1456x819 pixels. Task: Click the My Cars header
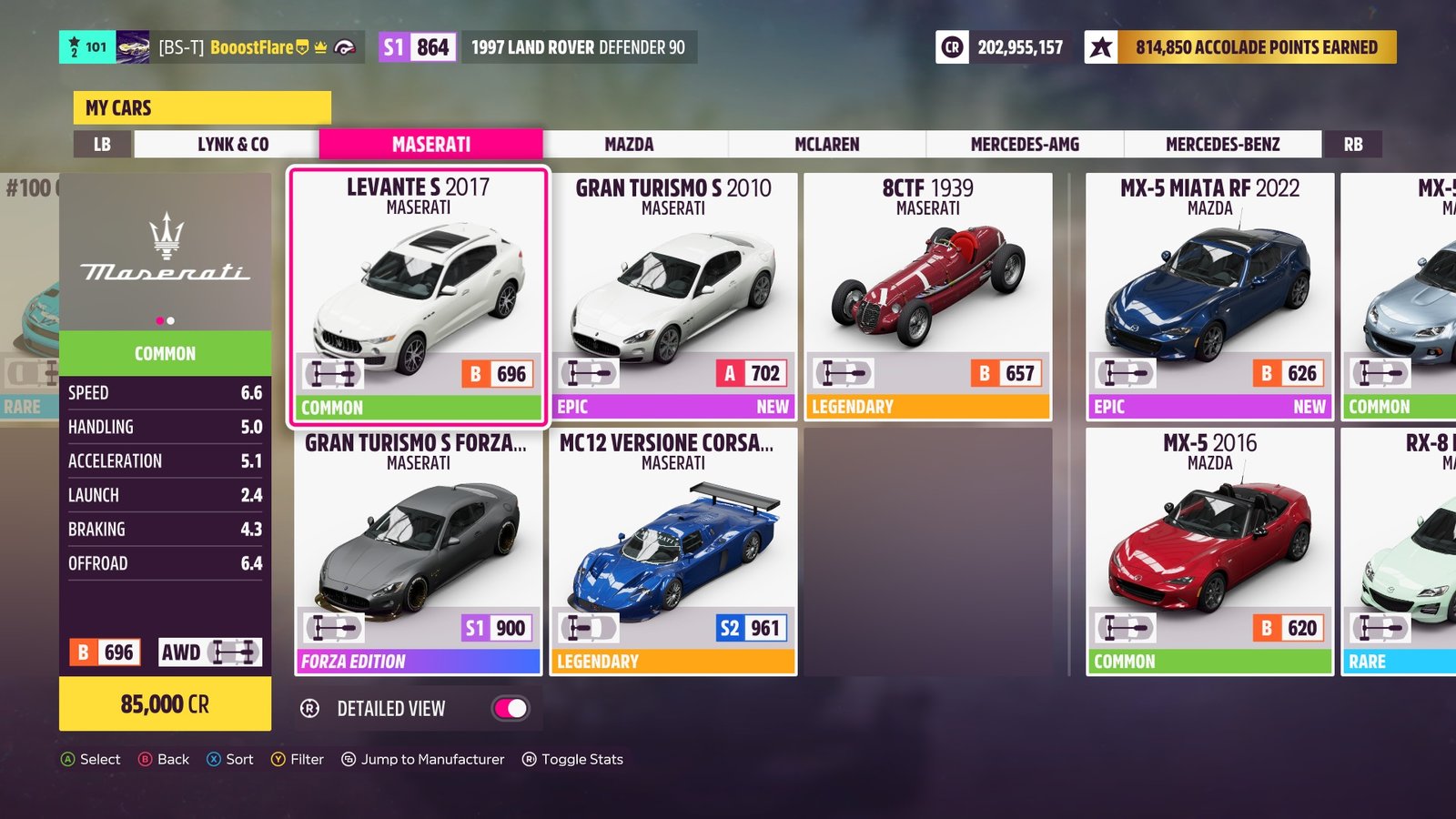[202, 108]
